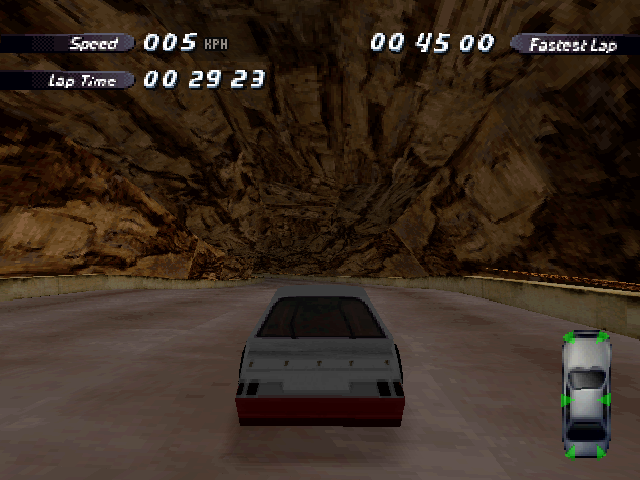Click the car damage indicator icon
Image resolution: width=640 pixels, height=480 pixels.
[586, 394]
